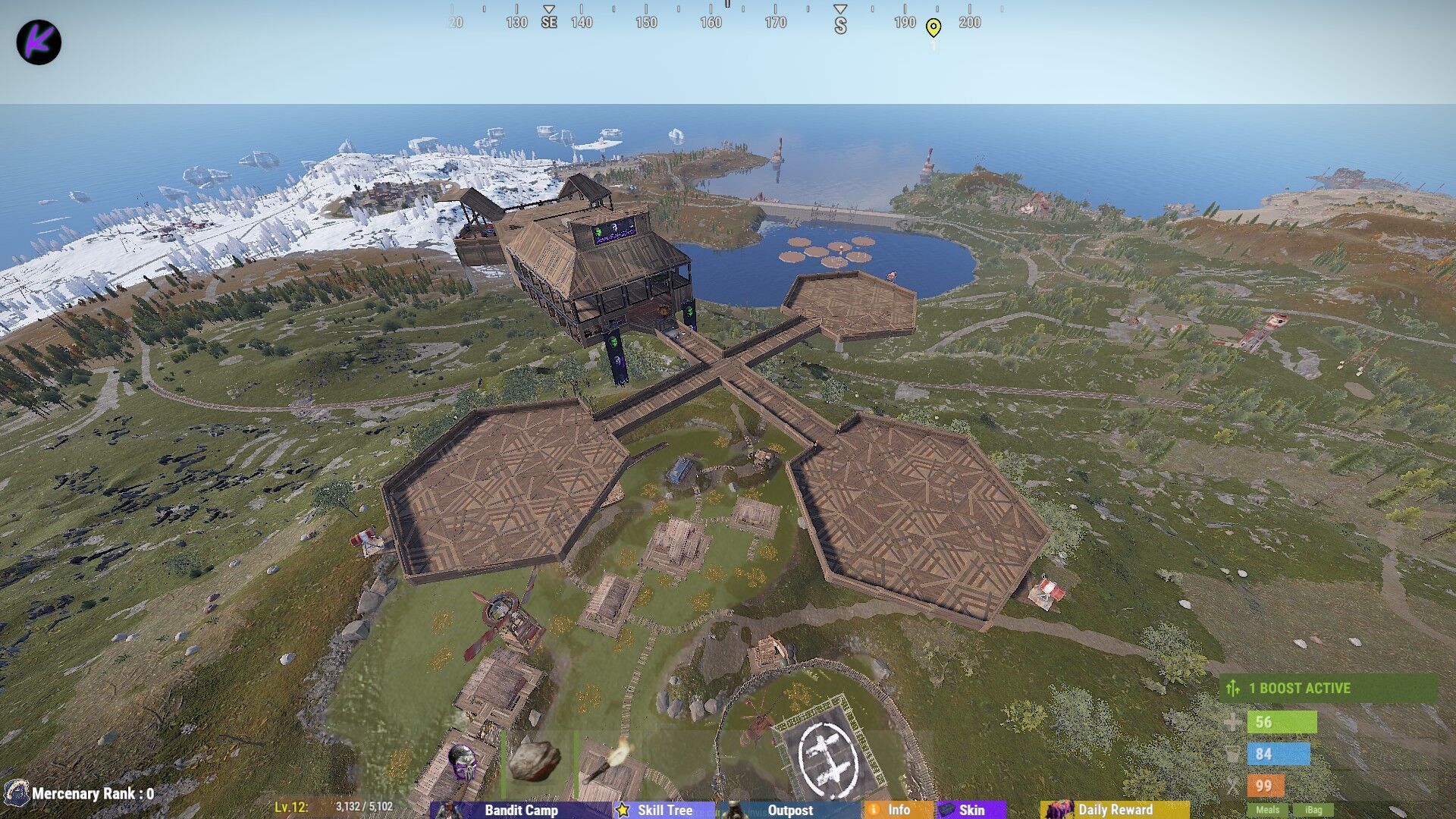Screen dimensions: 1456x819
Task: Show the server Info panel
Action: (x=898, y=810)
